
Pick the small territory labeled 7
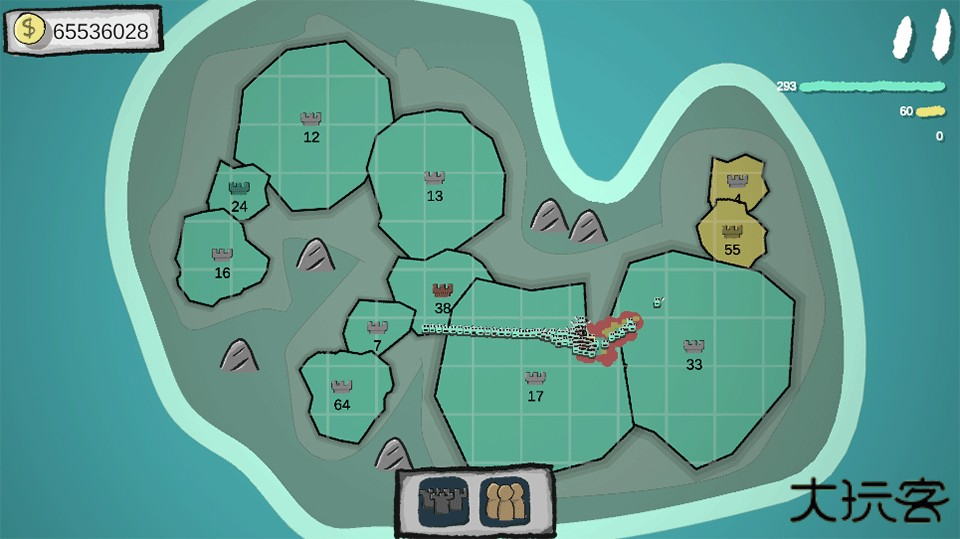tap(377, 334)
